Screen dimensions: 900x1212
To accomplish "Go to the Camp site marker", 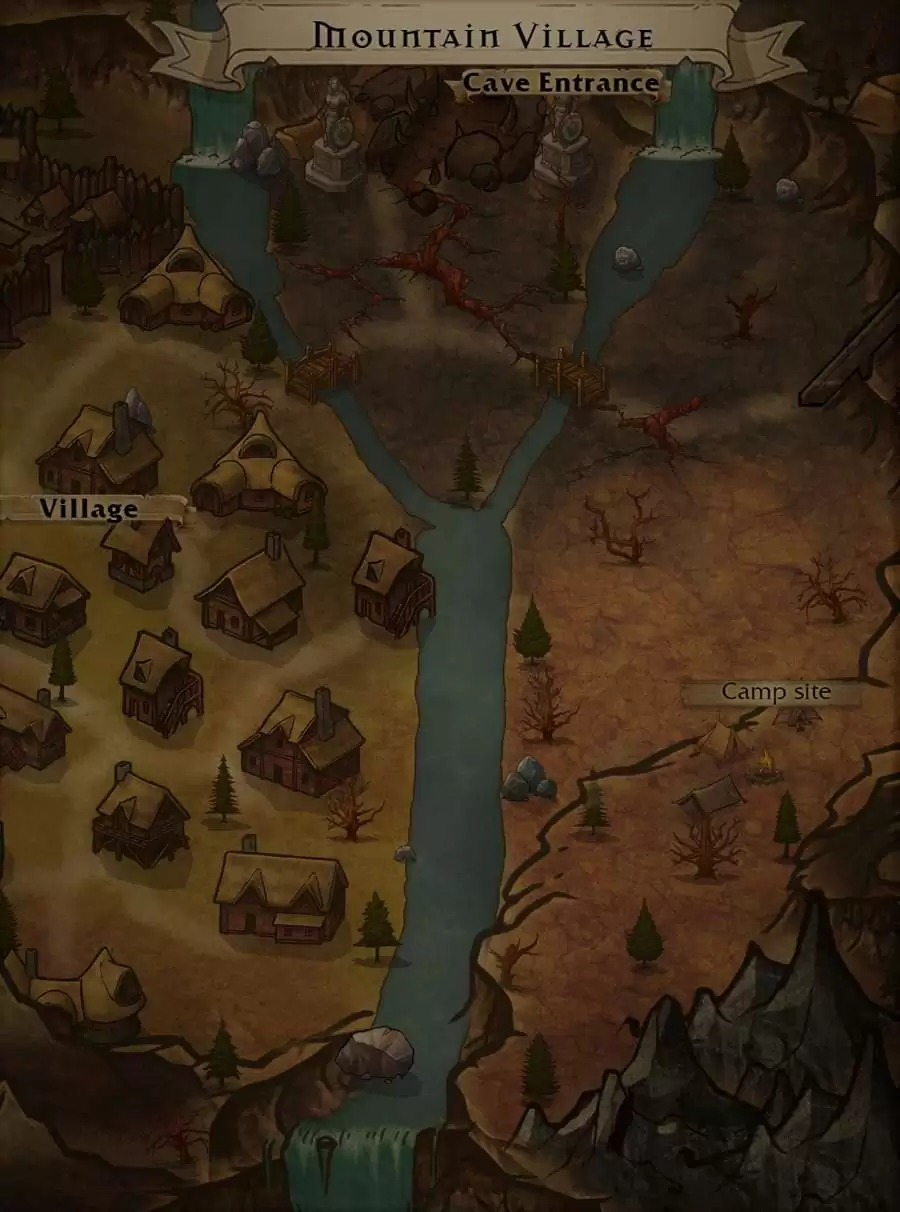I will pyautogui.click(x=776, y=692).
